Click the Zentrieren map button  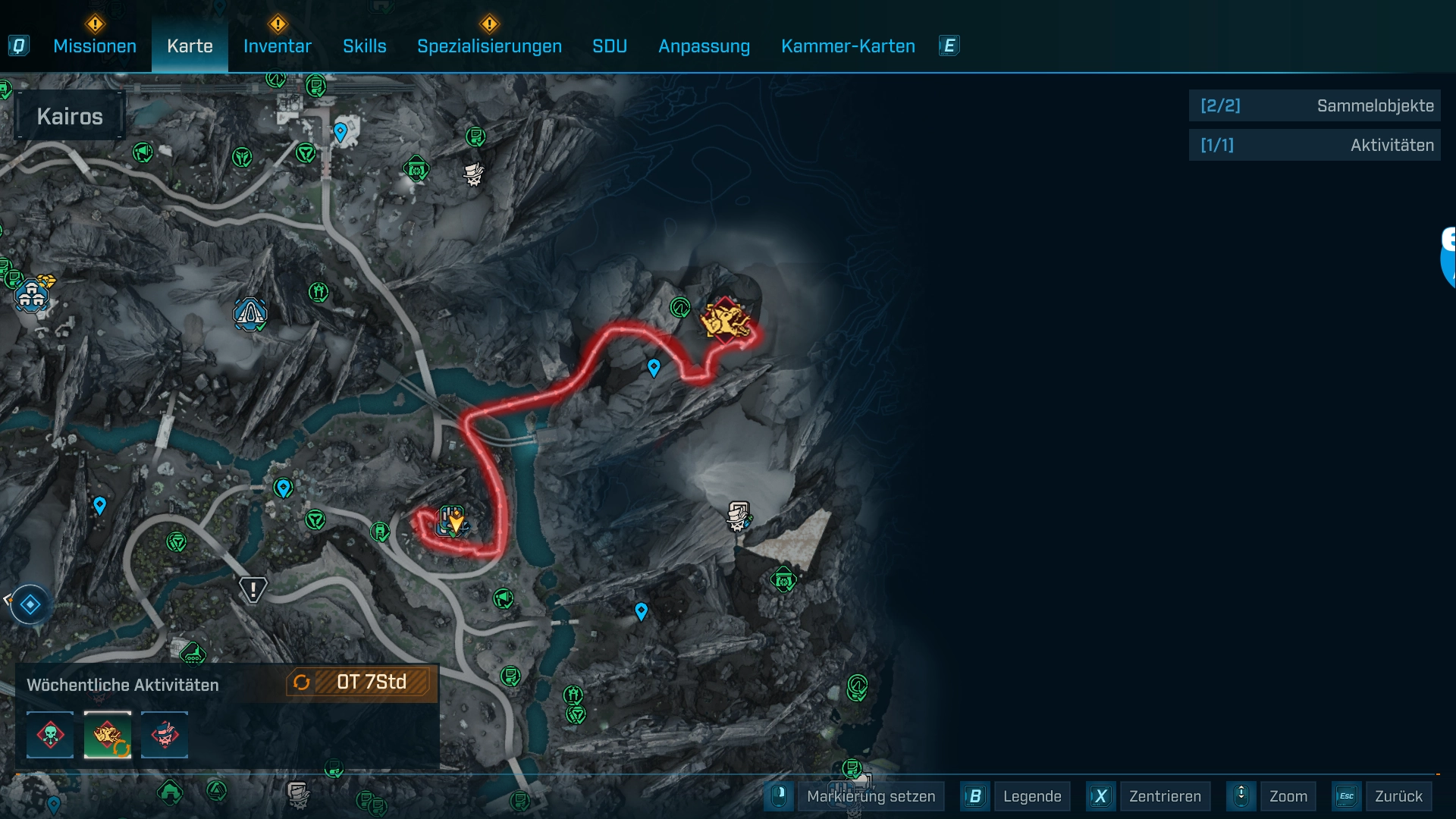[x=1164, y=796]
